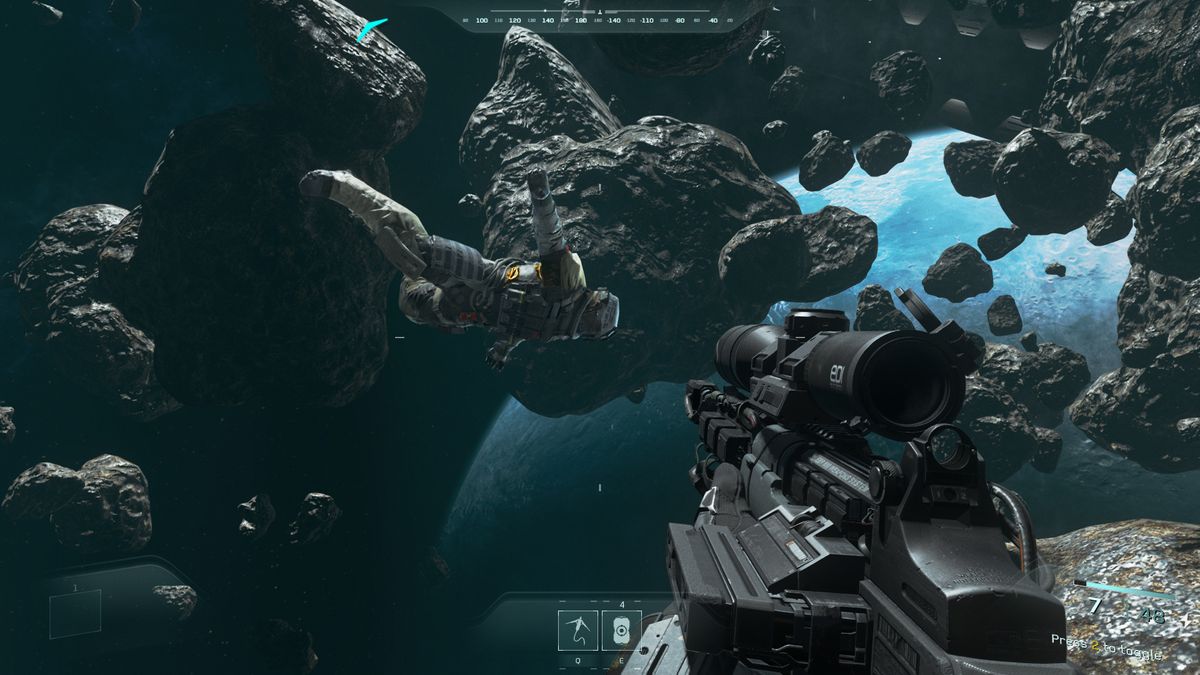Select the round-target tactical equipment slot
The image size is (1200, 675).
tap(622, 630)
